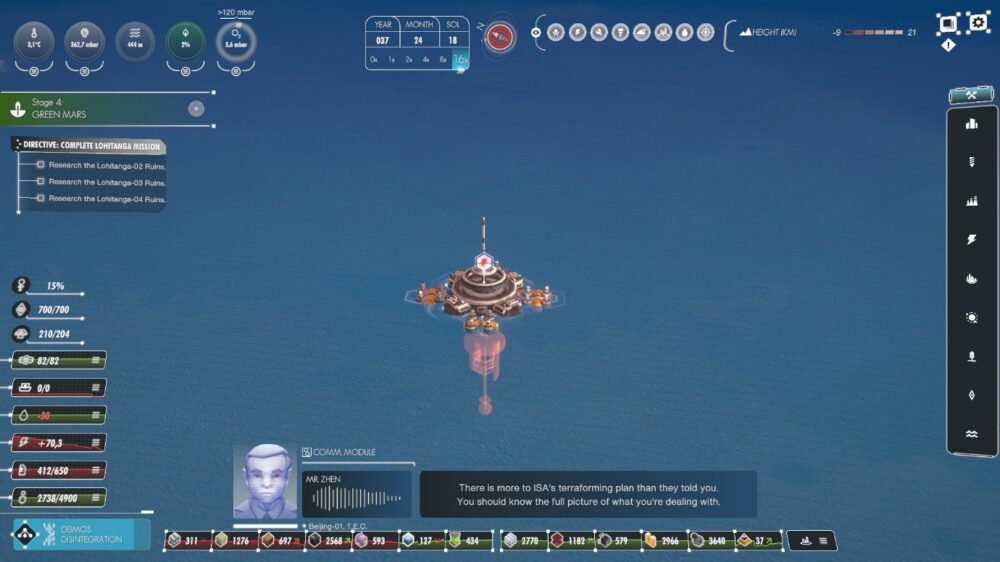
Task: Open the Deimos Disintegration project
Action: [80, 535]
